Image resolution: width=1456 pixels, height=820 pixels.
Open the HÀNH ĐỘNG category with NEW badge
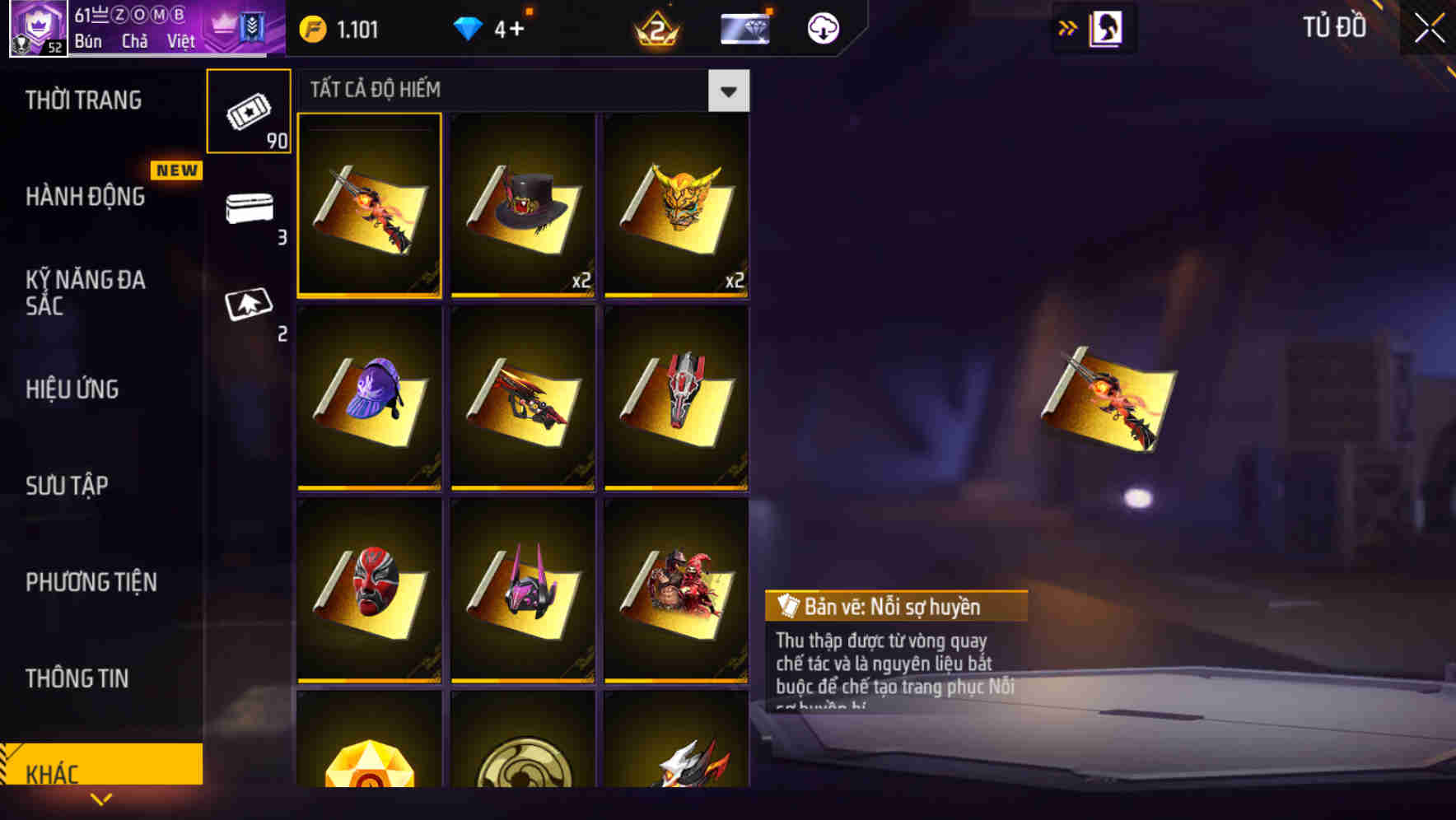coord(85,197)
